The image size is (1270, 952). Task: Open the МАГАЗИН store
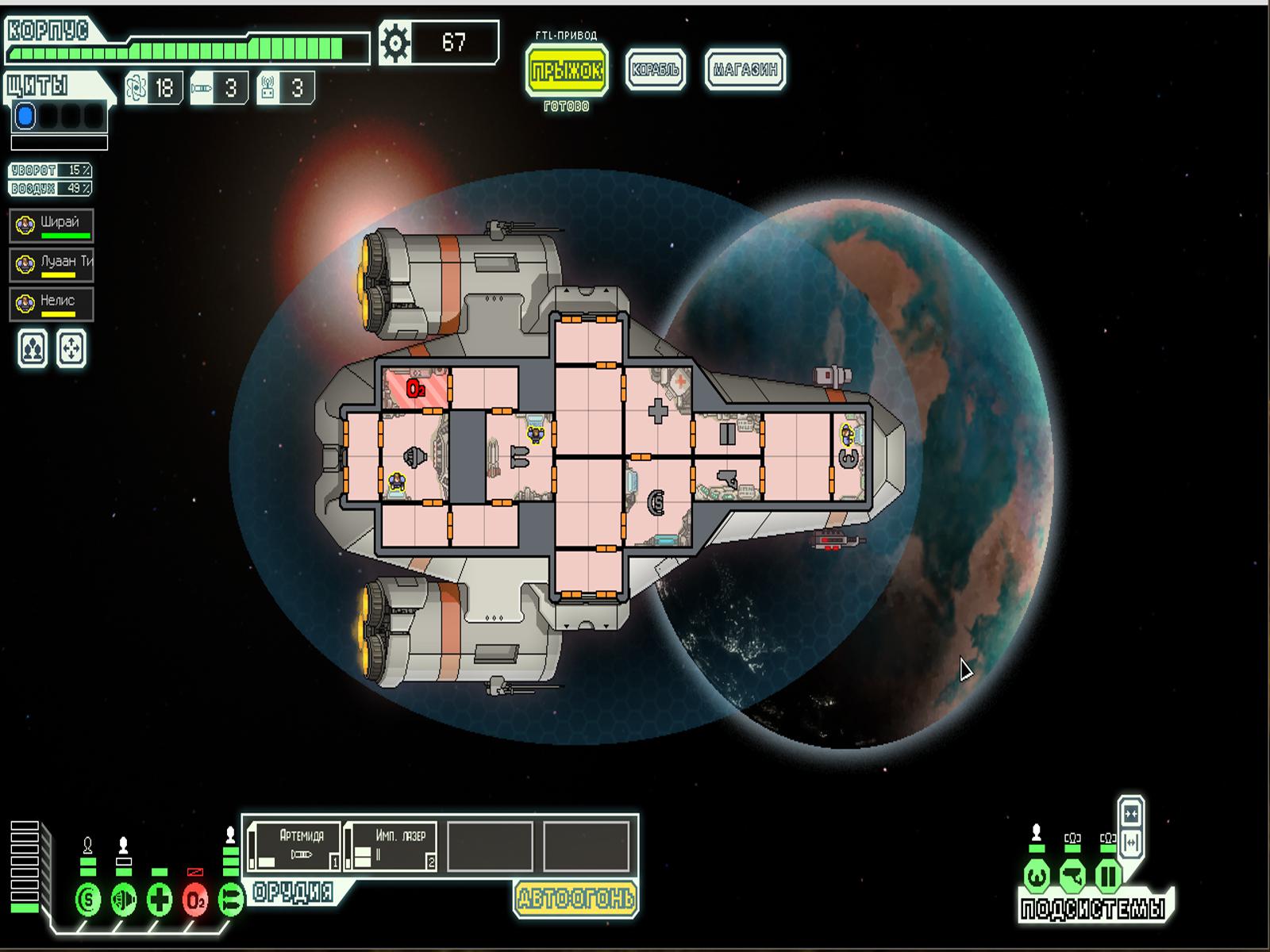(x=745, y=70)
